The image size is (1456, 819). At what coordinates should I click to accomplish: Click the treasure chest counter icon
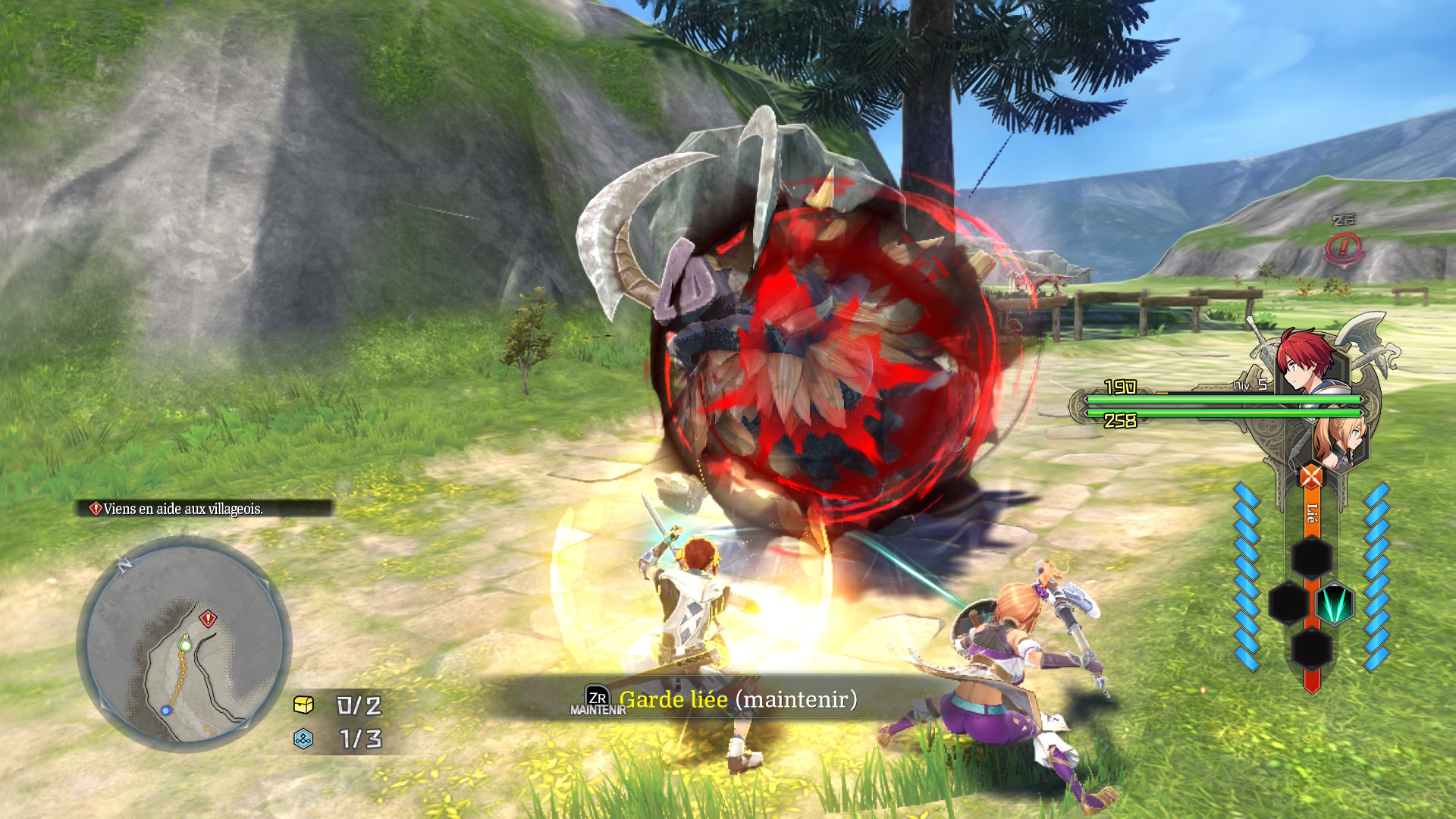coord(303,705)
